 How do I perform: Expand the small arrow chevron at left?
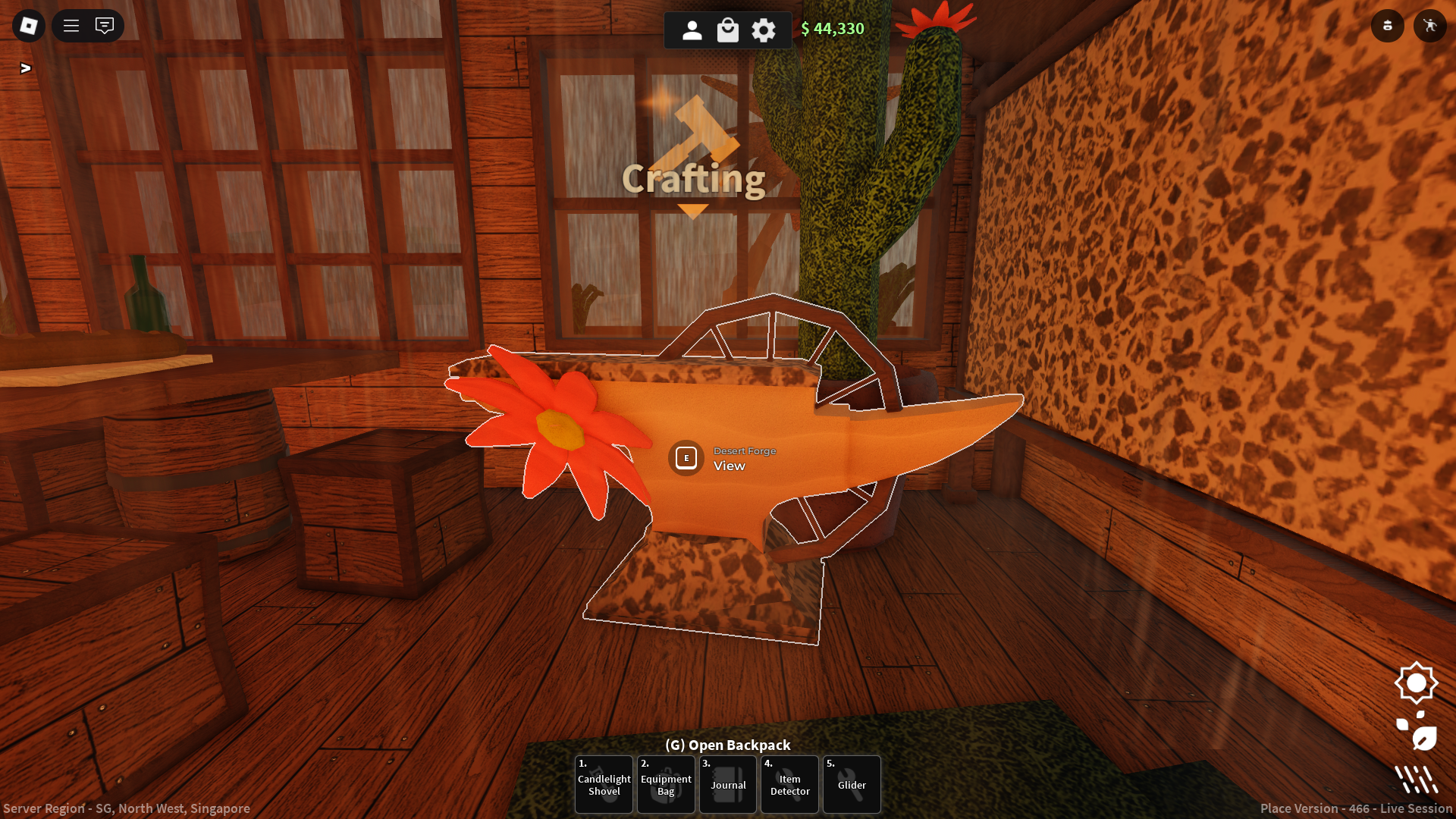point(26,68)
